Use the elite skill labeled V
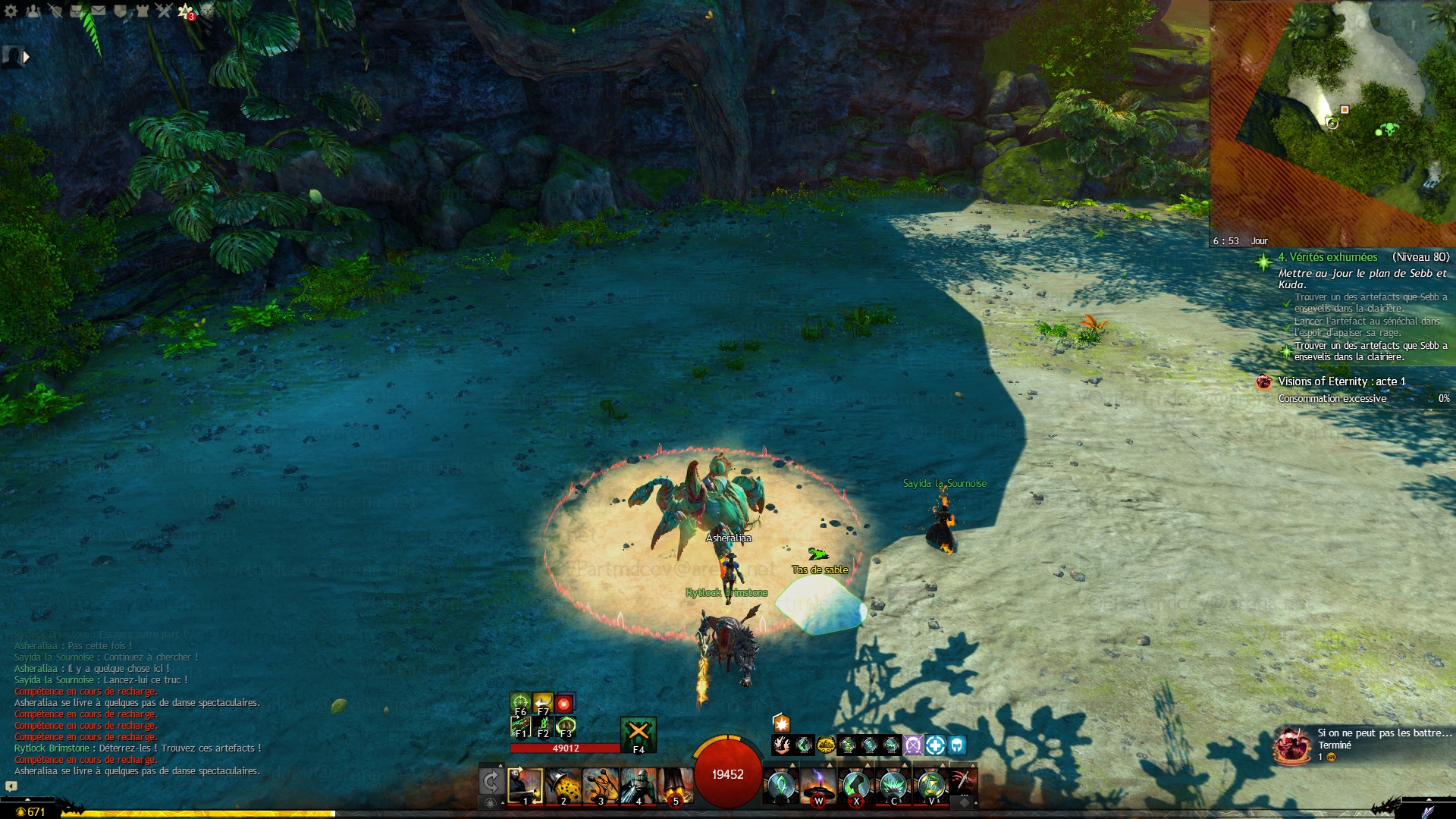Viewport: 1456px width, 819px height. (x=930, y=786)
